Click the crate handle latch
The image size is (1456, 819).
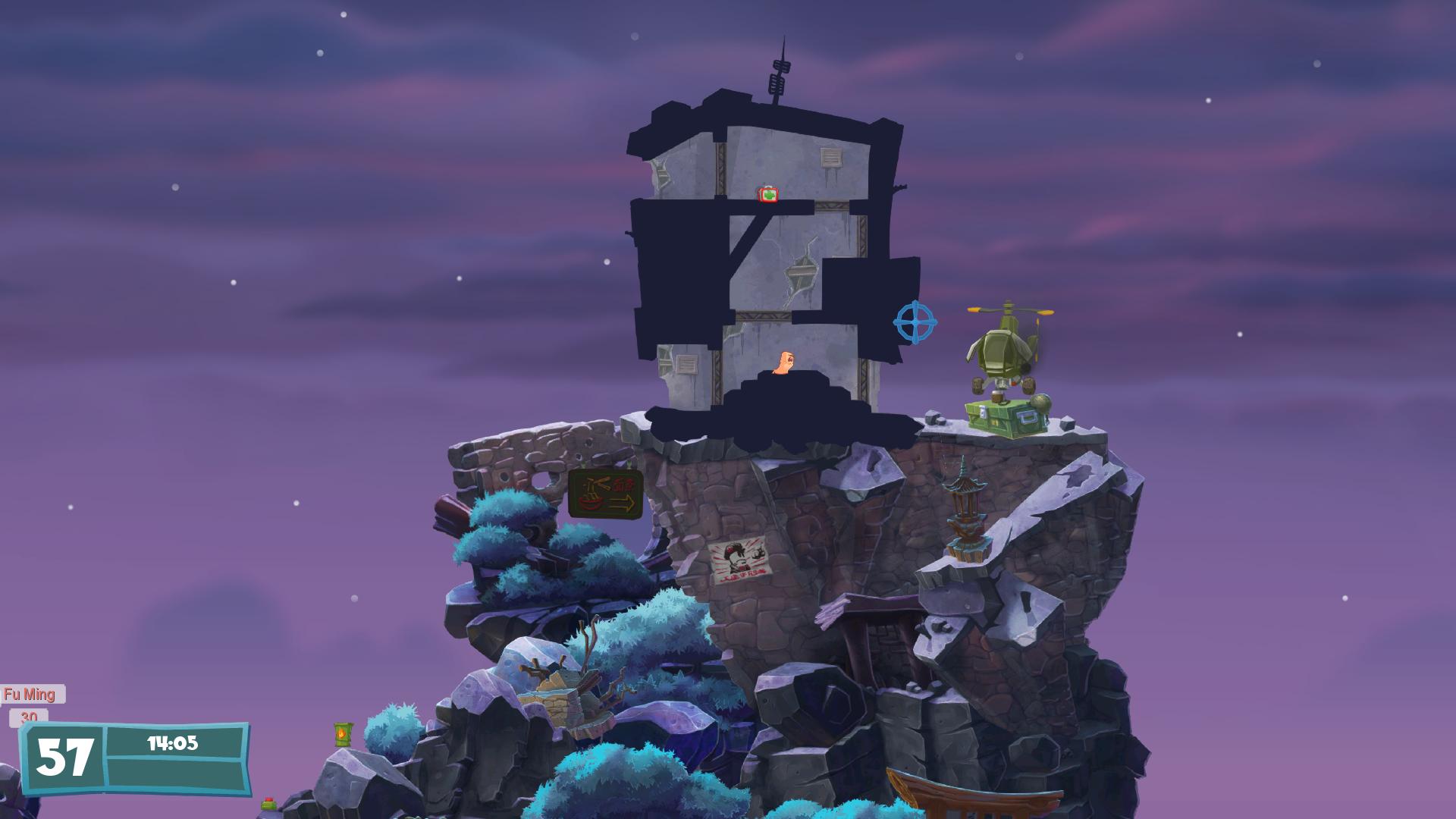[x=1028, y=417]
